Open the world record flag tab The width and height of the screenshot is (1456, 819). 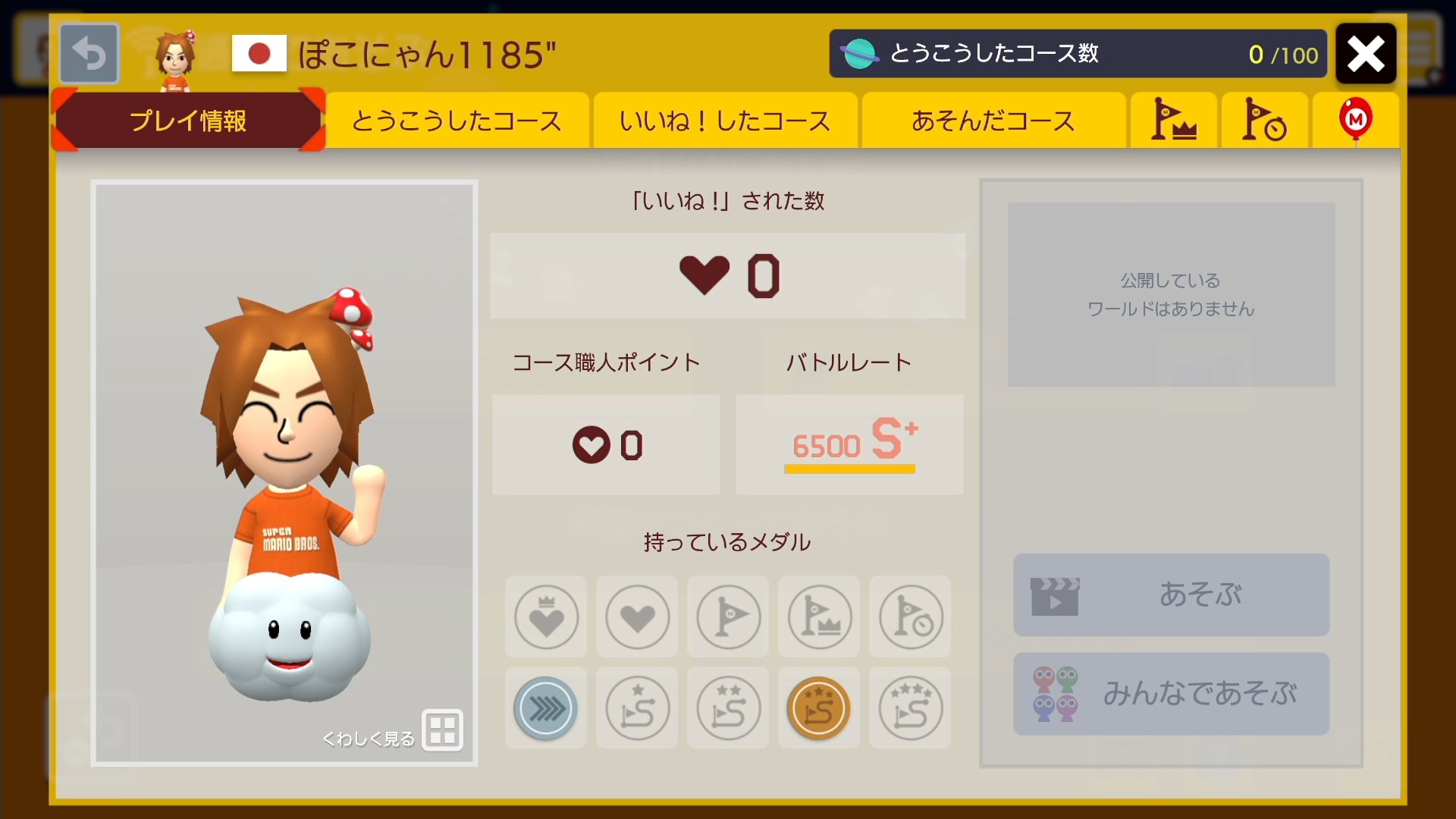coord(1173,120)
